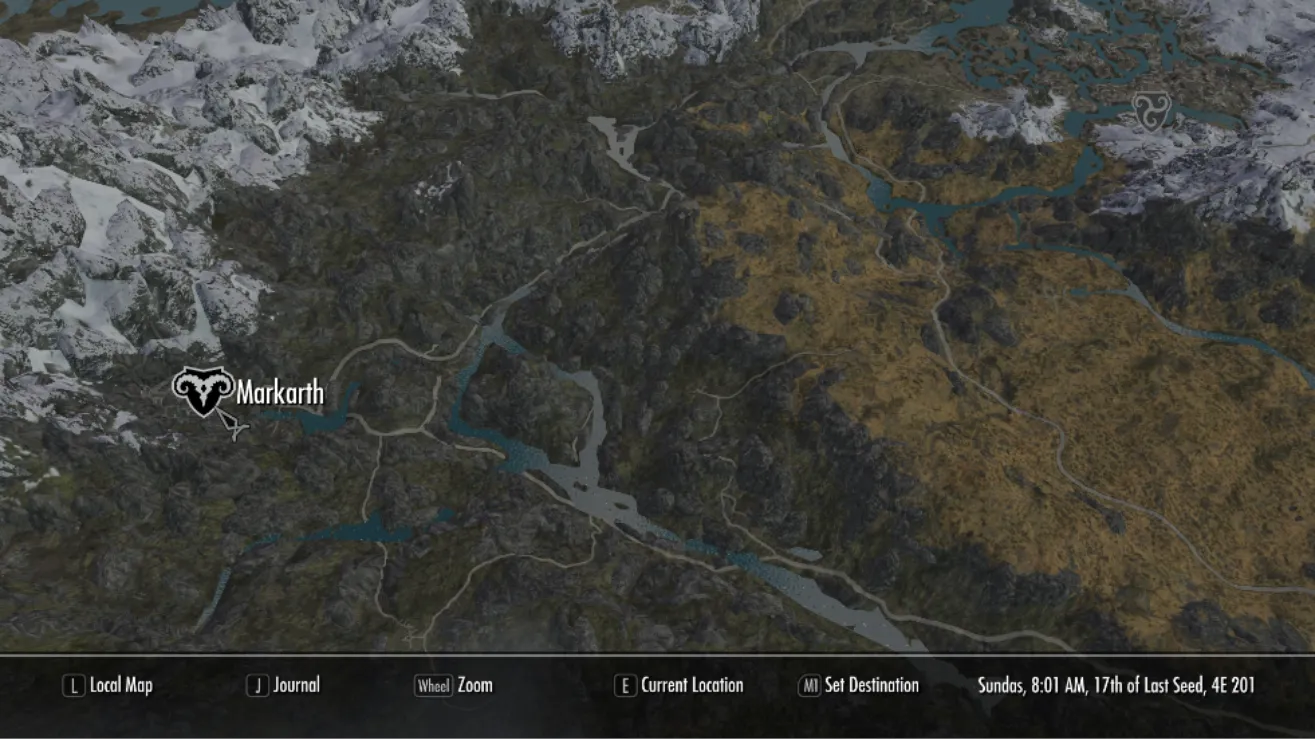Choose the Set Destination option
The image size is (1315, 740).
[858, 686]
